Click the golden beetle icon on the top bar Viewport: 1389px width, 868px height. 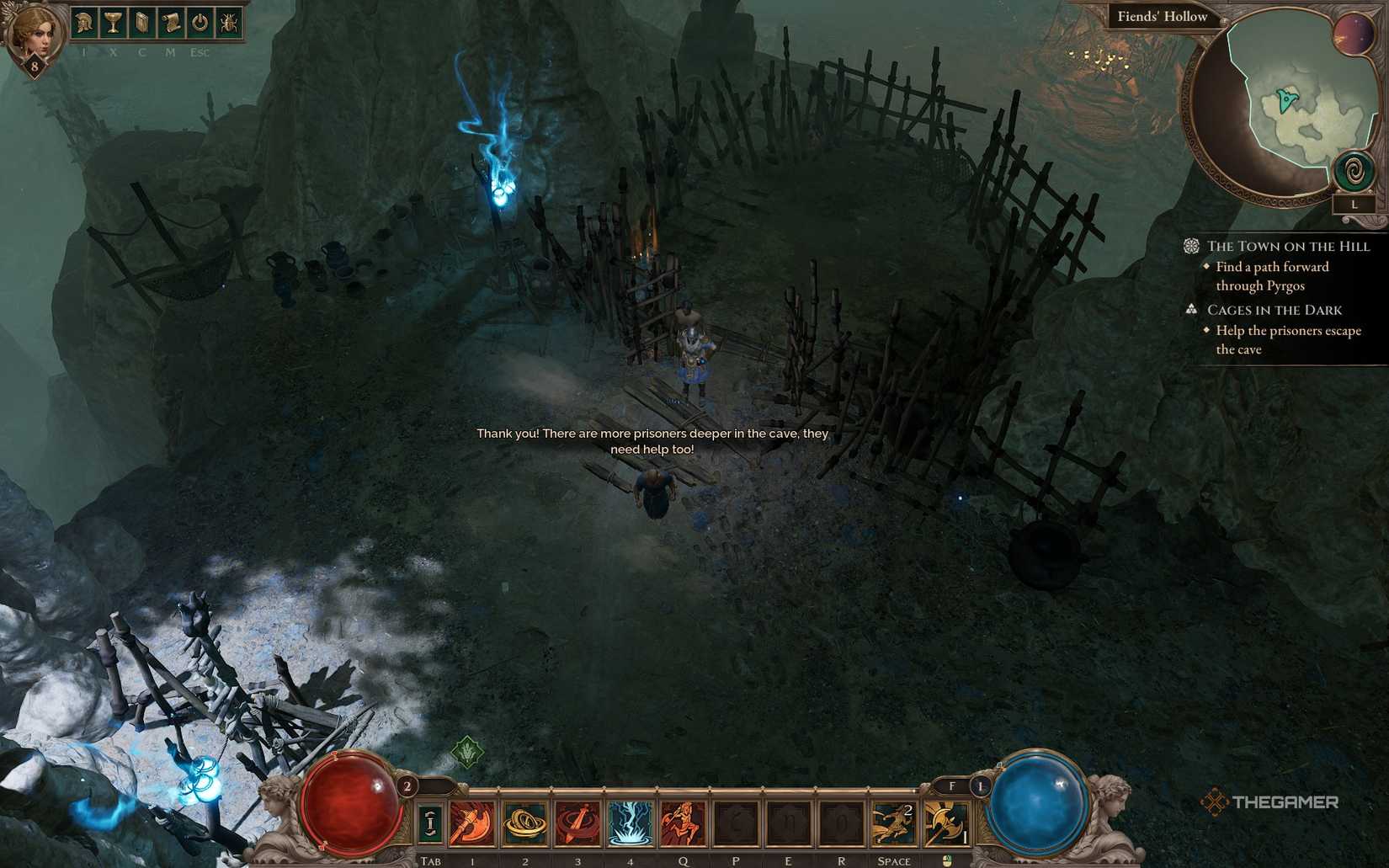pyautogui.click(x=229, y=23)
